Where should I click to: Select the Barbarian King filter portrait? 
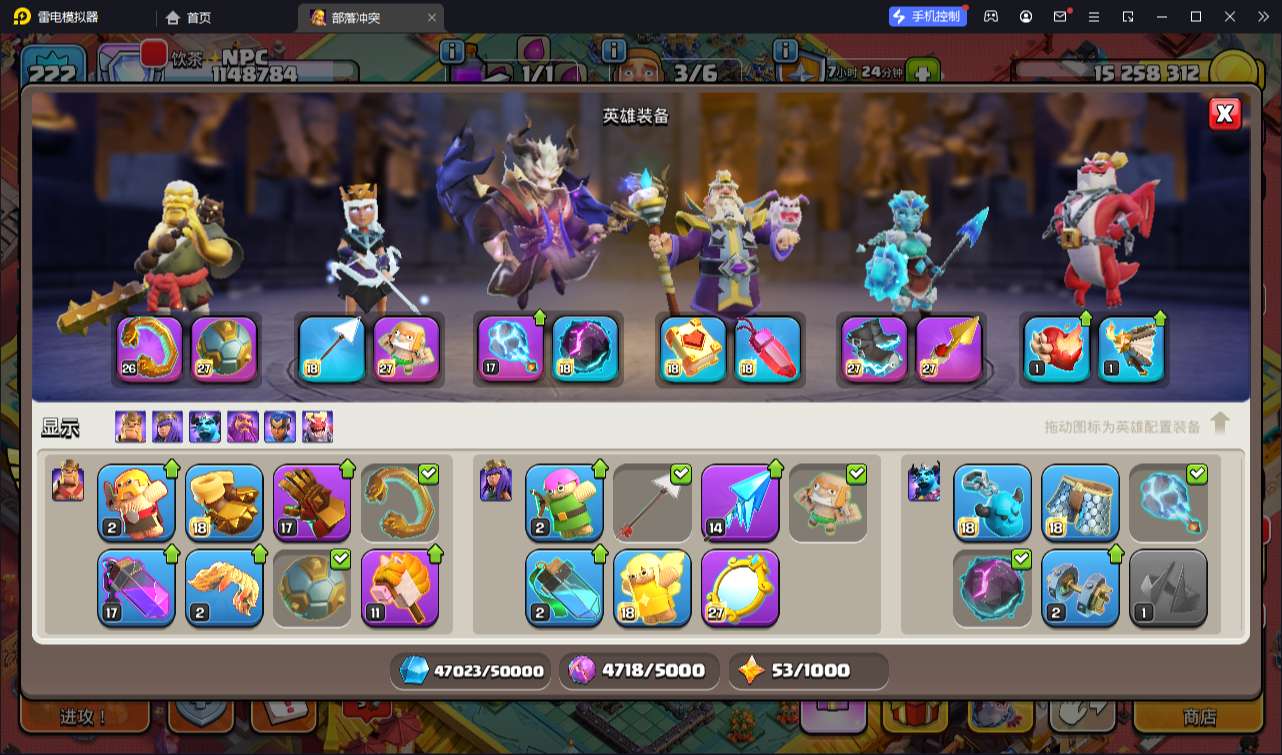click(x=130, y=427)
